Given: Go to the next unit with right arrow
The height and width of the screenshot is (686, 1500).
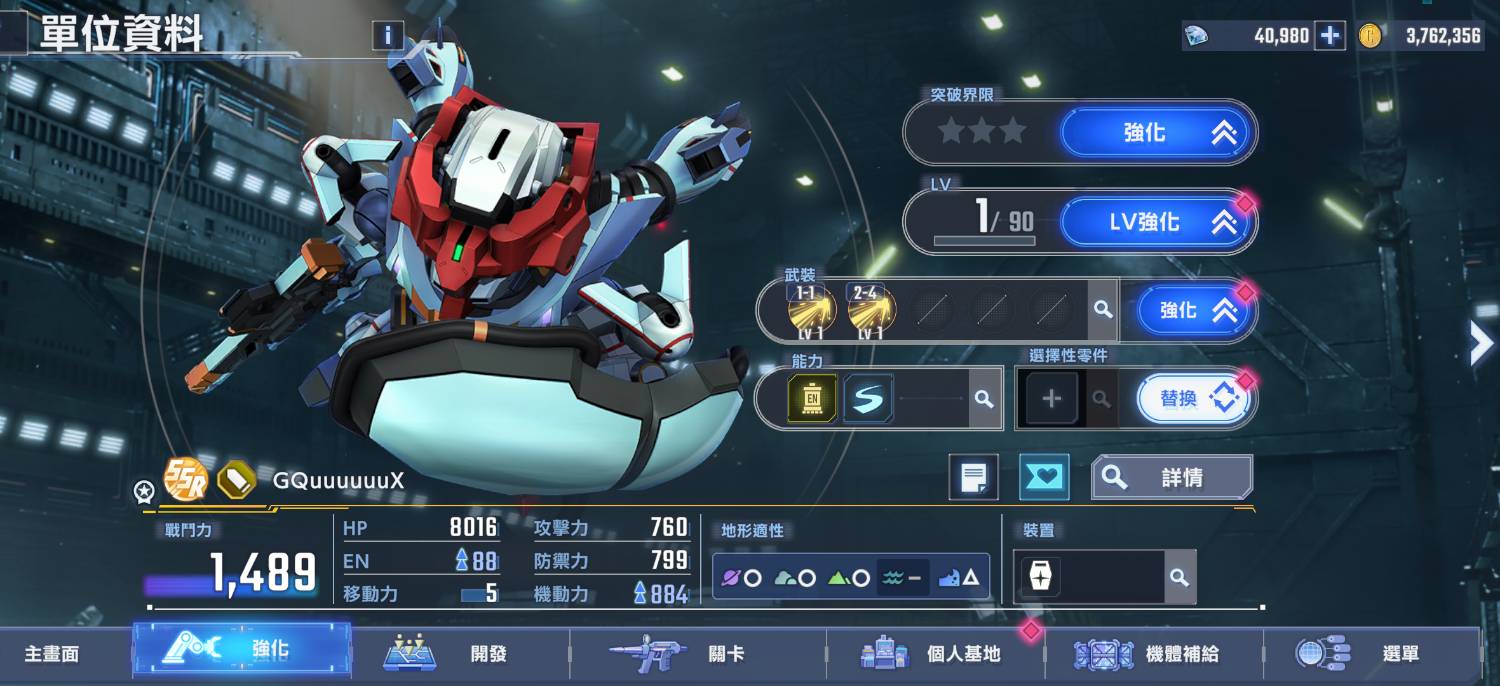Looking at the screenshot, I should pyautogui.click(x=1480, y=343).
